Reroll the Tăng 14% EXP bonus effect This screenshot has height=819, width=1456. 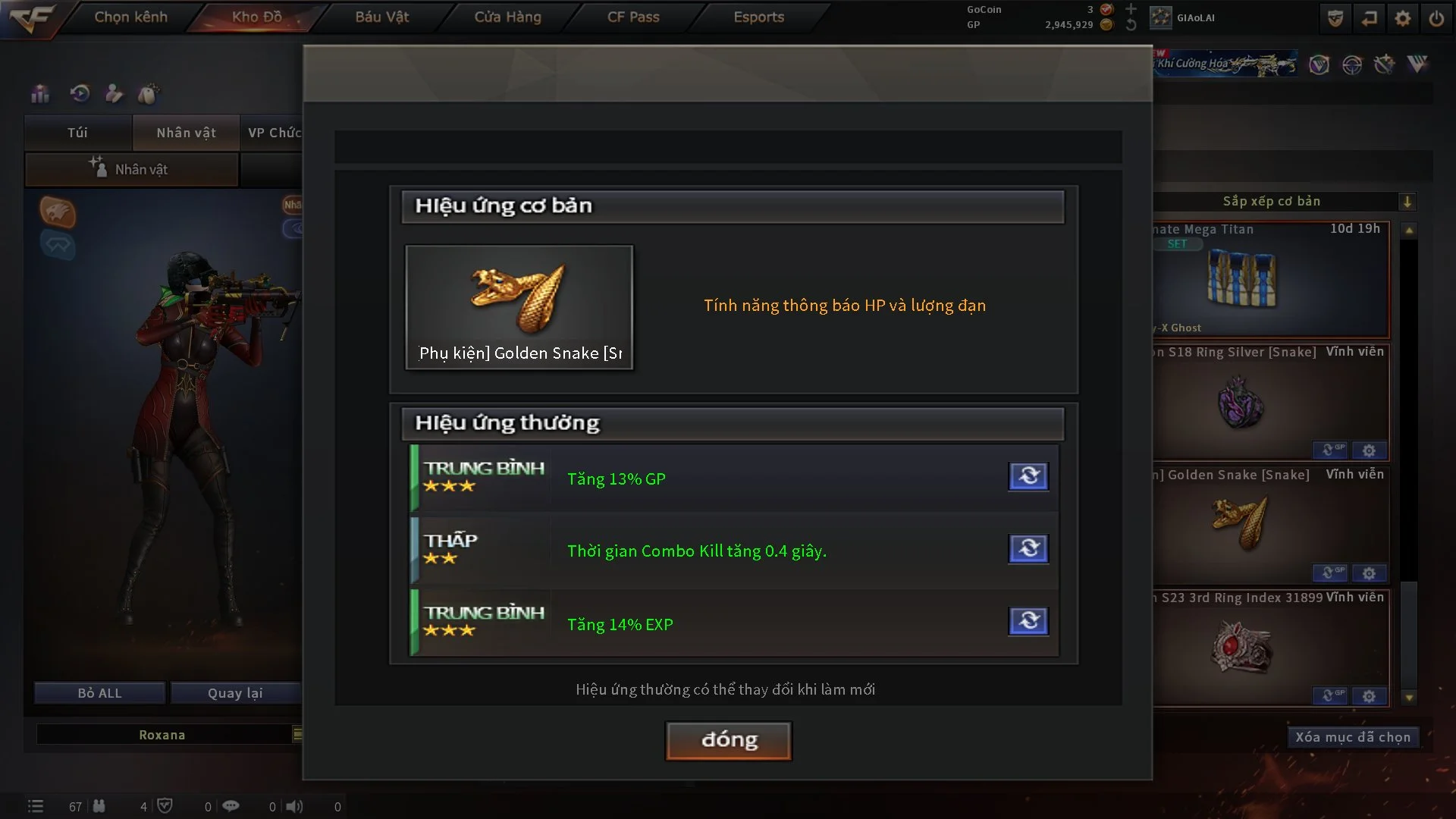[x=1028, y=621]
